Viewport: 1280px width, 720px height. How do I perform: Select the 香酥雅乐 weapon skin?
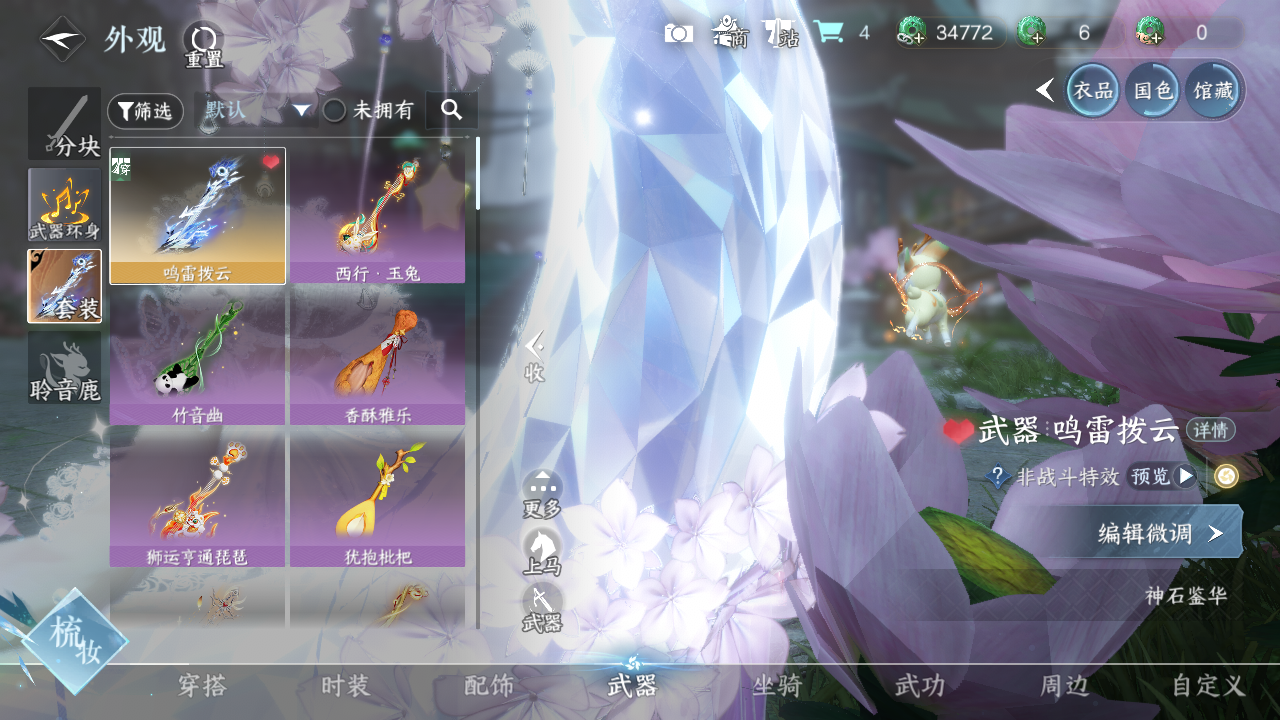pyautogui.click(x=377, y=357)
